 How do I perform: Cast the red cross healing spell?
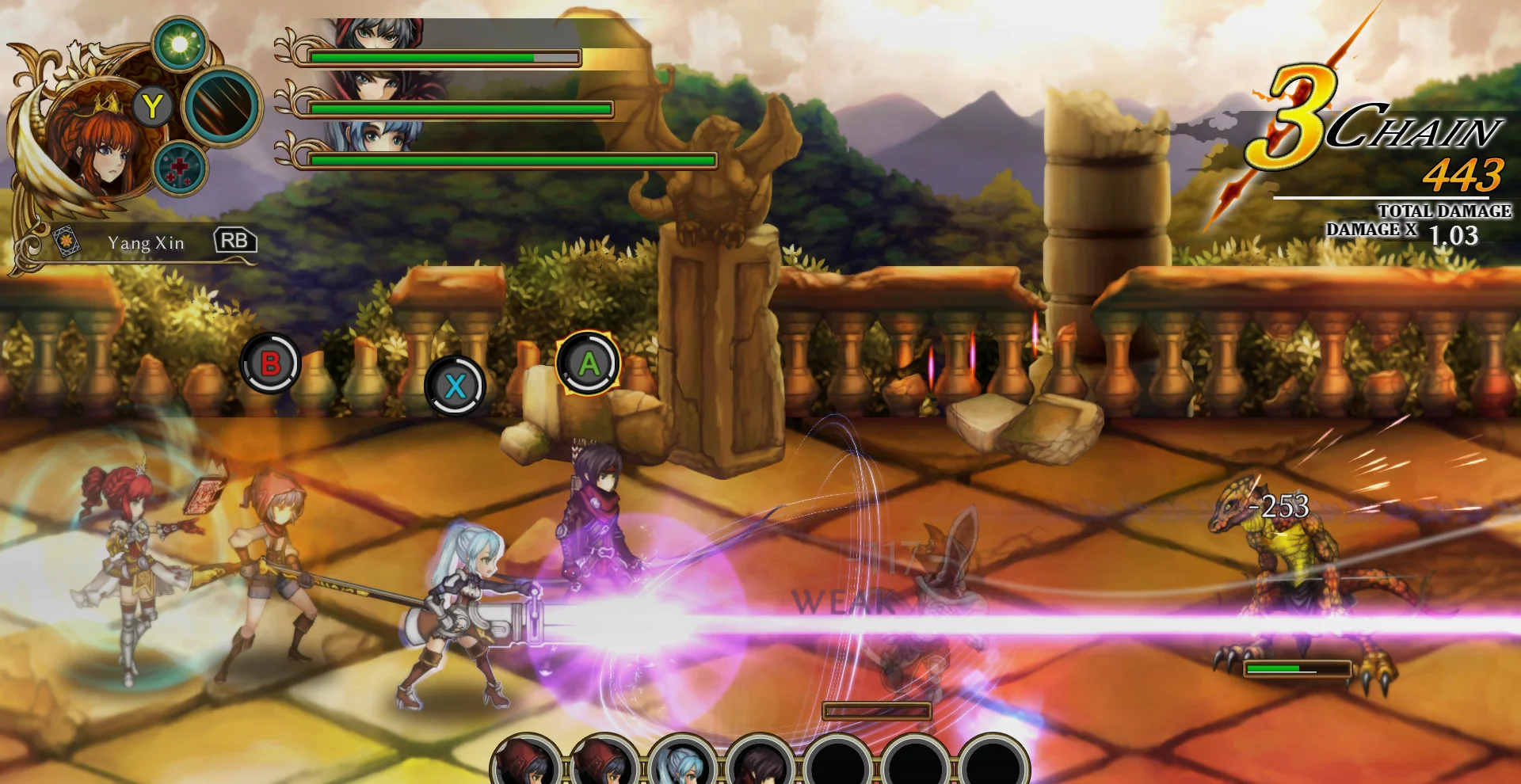pyautogui.click(x=180, y=169)
